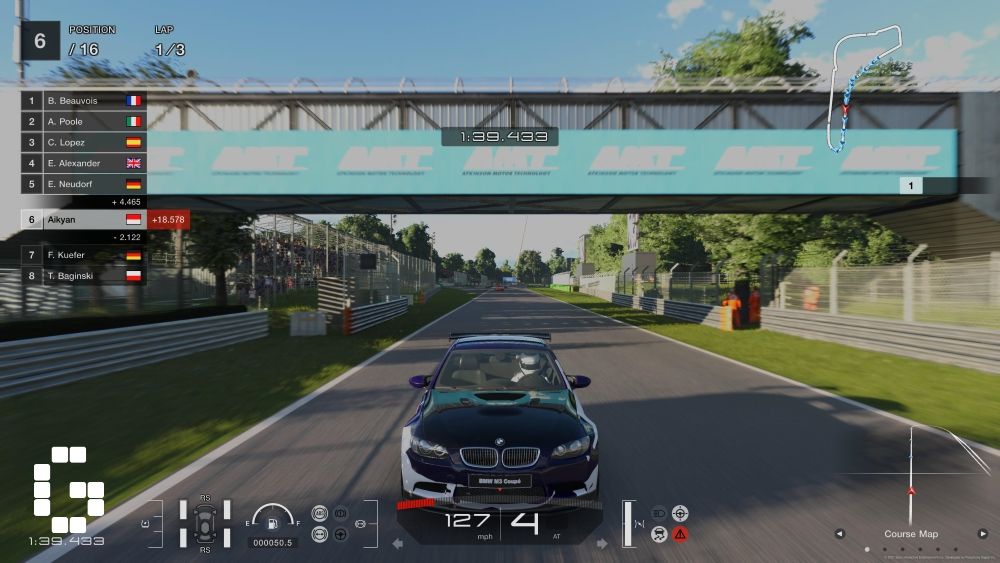This screenshot has width=1000, height=563.
Task: Show the previous Course Map panel
Action: click(x=840, y=534)
